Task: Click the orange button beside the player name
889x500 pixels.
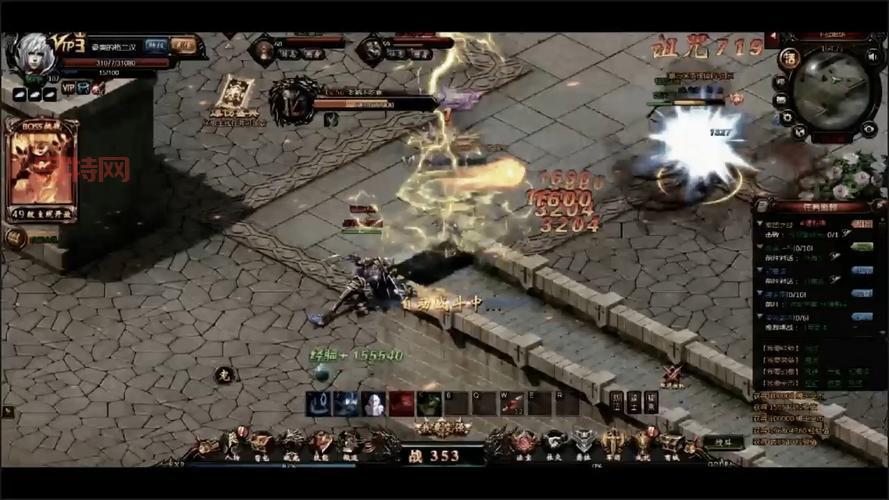Action: 183,45
